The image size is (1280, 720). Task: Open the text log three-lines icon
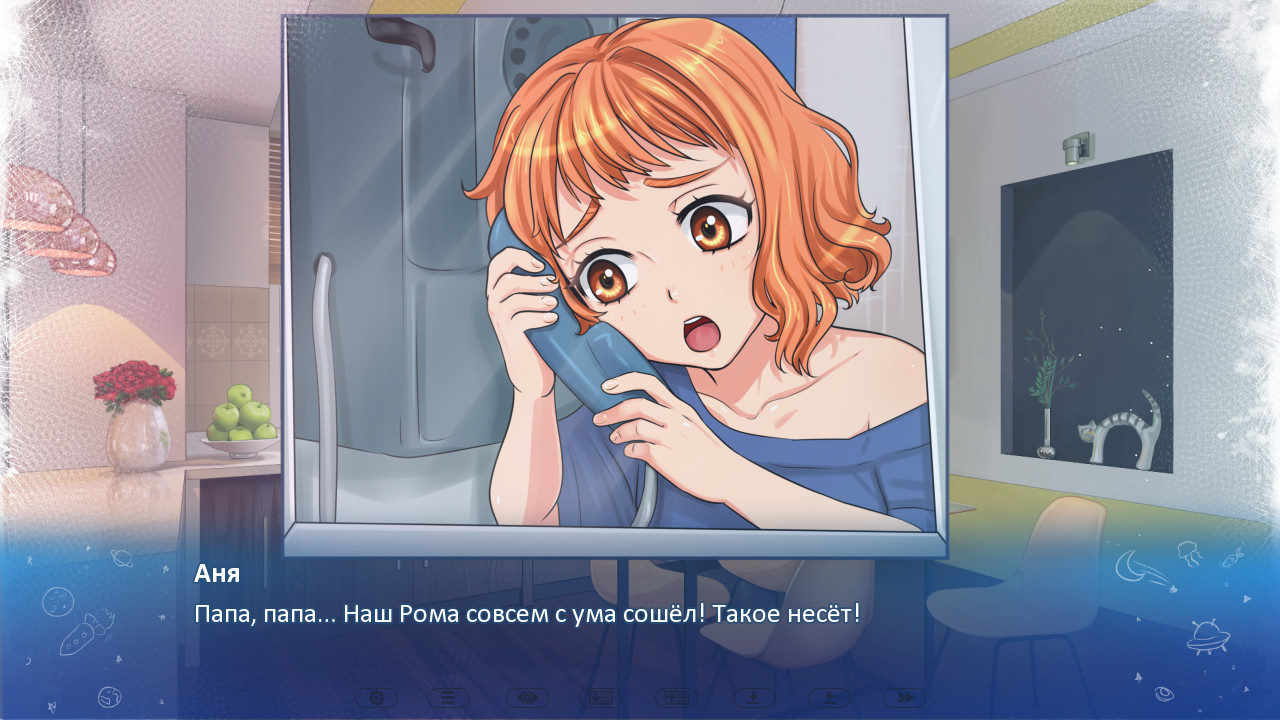pyautogui.click(x=449, y=698)
